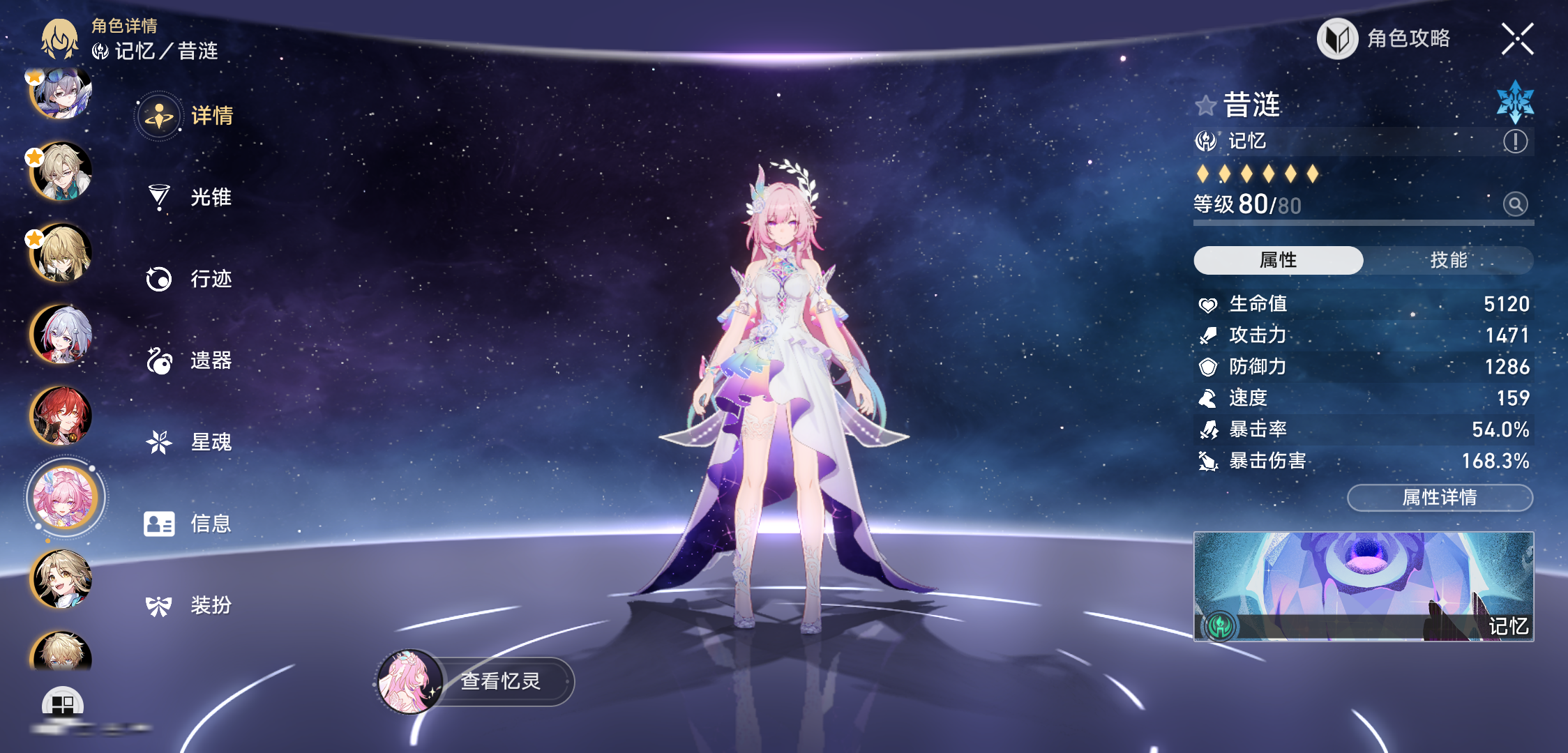
Task: Switch to the 技能 skills tab
Action: 1448,260
